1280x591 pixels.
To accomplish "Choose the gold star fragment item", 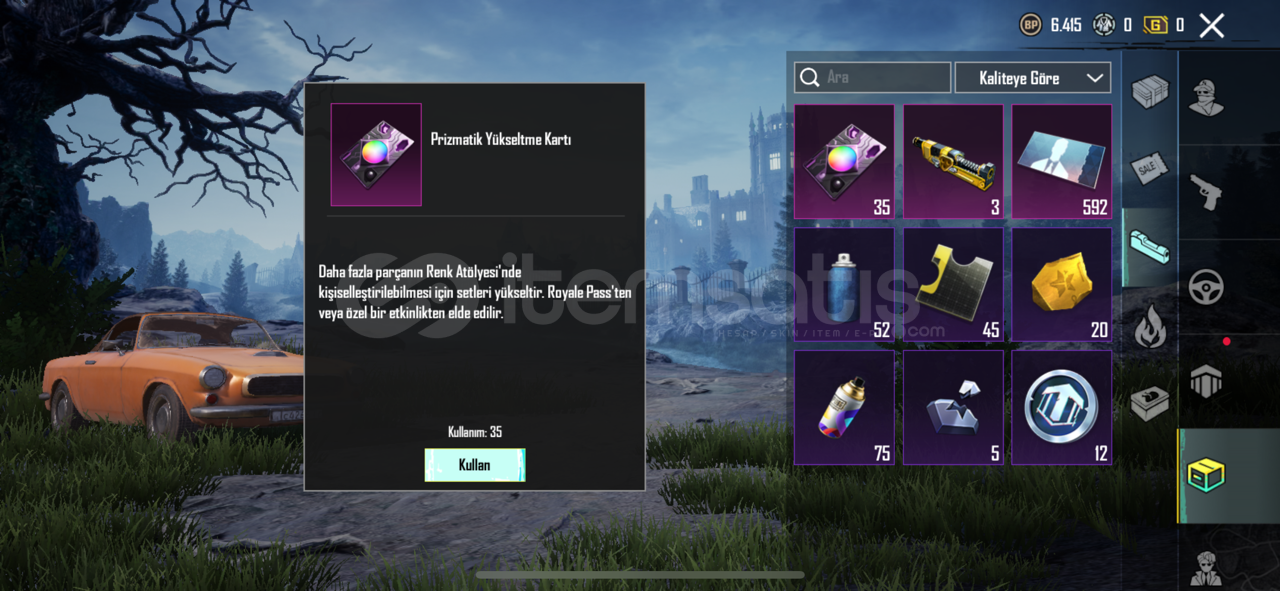I will point(1061,285).
